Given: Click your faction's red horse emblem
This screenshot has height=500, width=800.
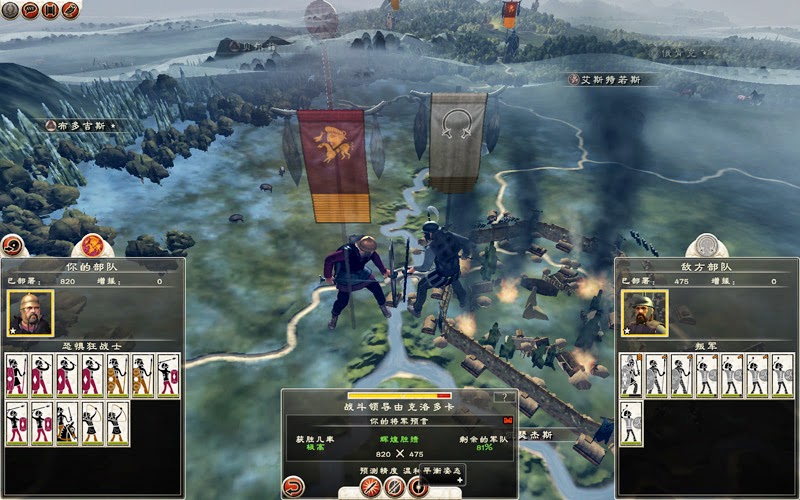Looking at the screenshot, I should (x=92, y=243).
